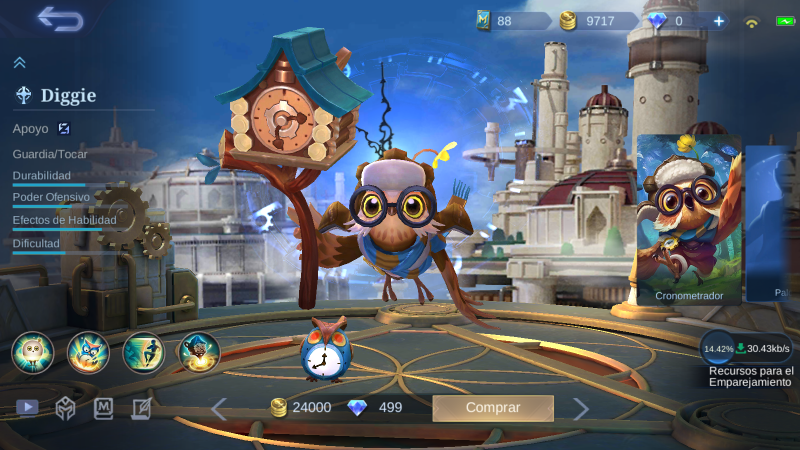800x450 pixels.
Task: Open the feather quill notes icon
Action: 142,408
